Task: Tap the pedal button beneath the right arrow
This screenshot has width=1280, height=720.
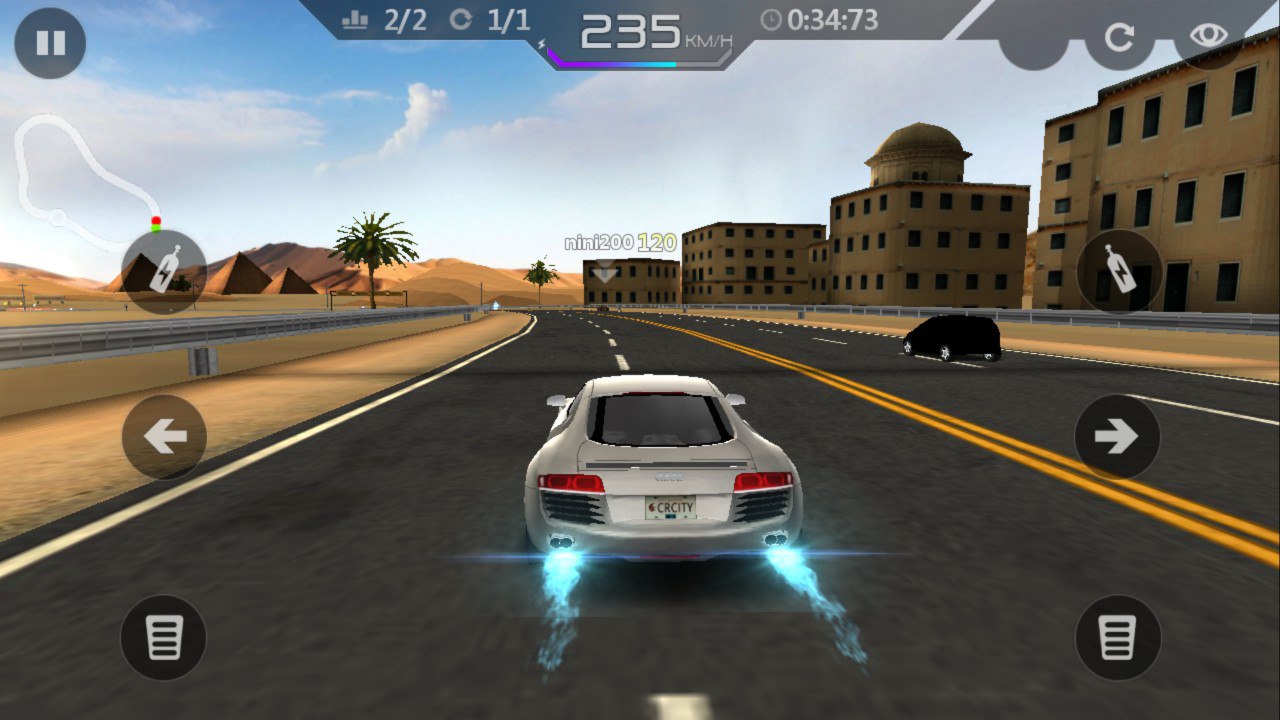Action: pyautogui.click(x=1118, y=638)
